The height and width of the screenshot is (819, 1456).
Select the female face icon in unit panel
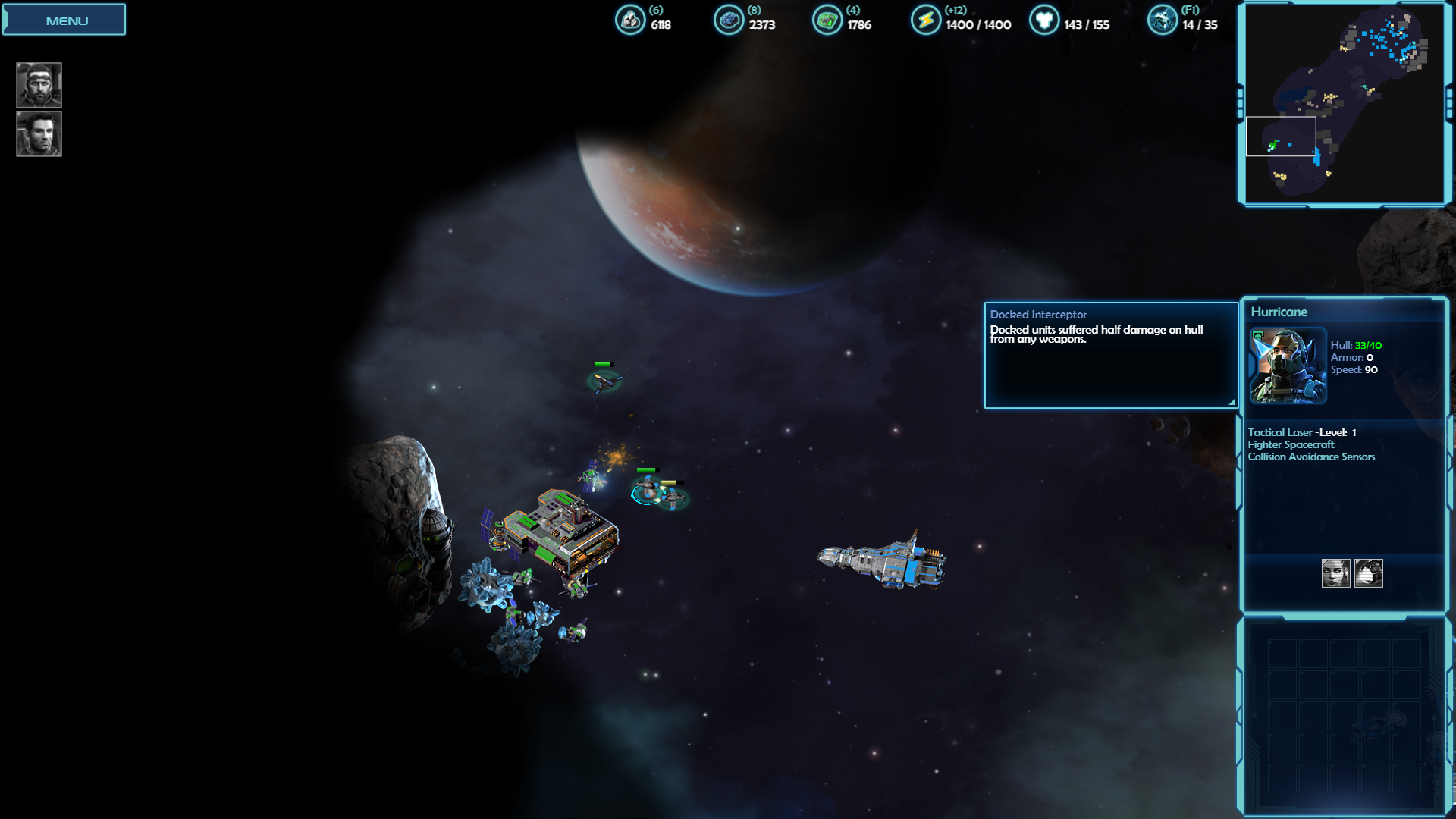[1335, 573]
